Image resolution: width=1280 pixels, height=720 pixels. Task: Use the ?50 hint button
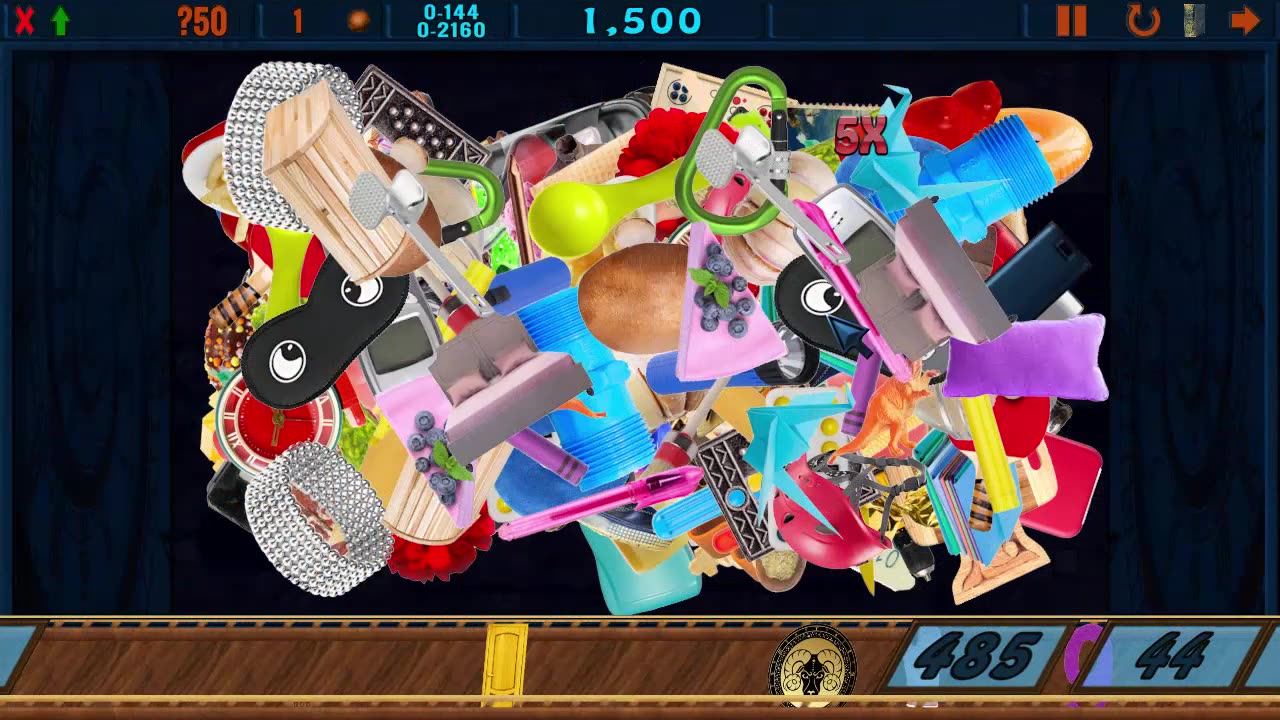(x=202, y=21)
